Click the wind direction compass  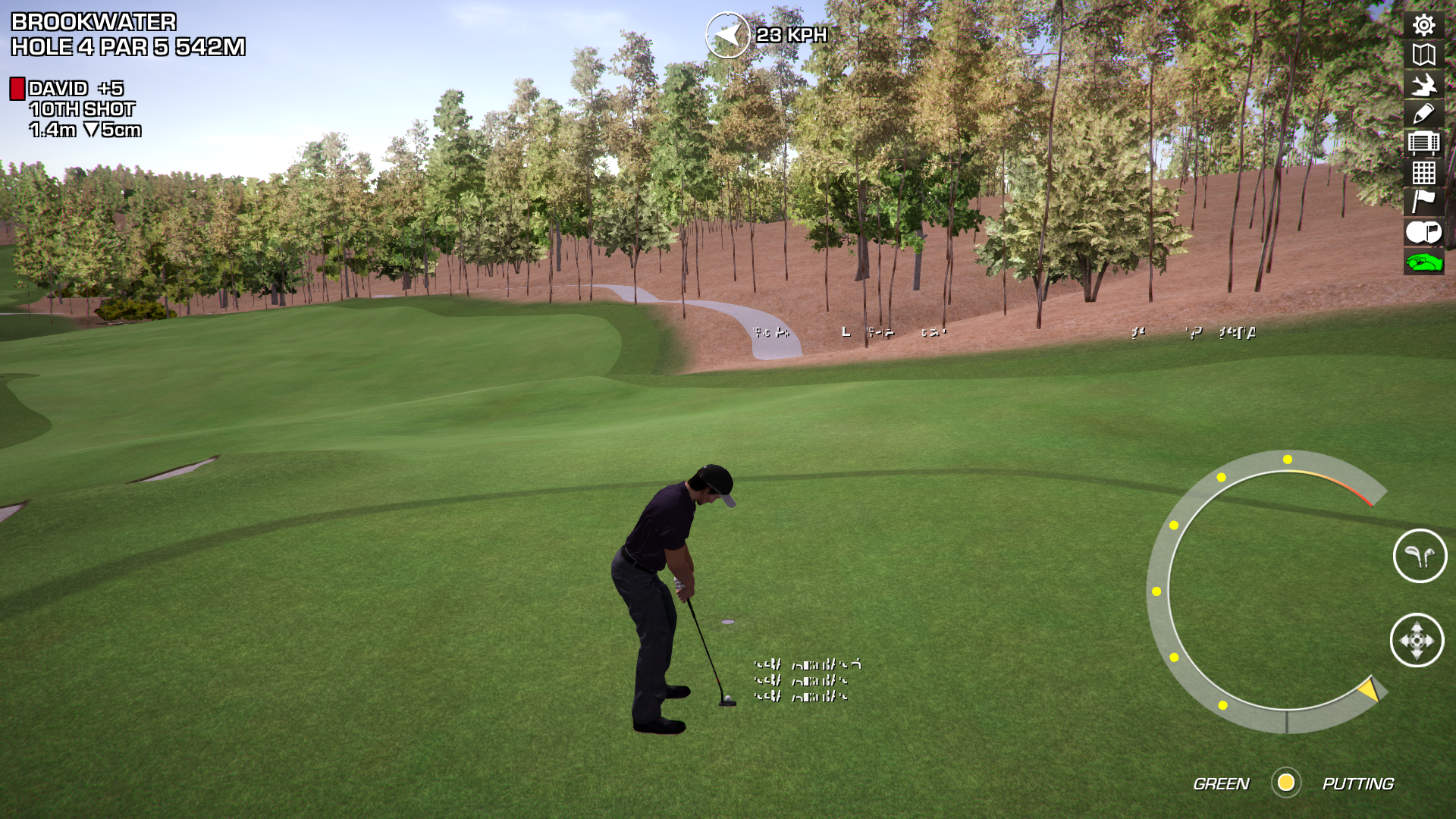[x=727, y=35]
